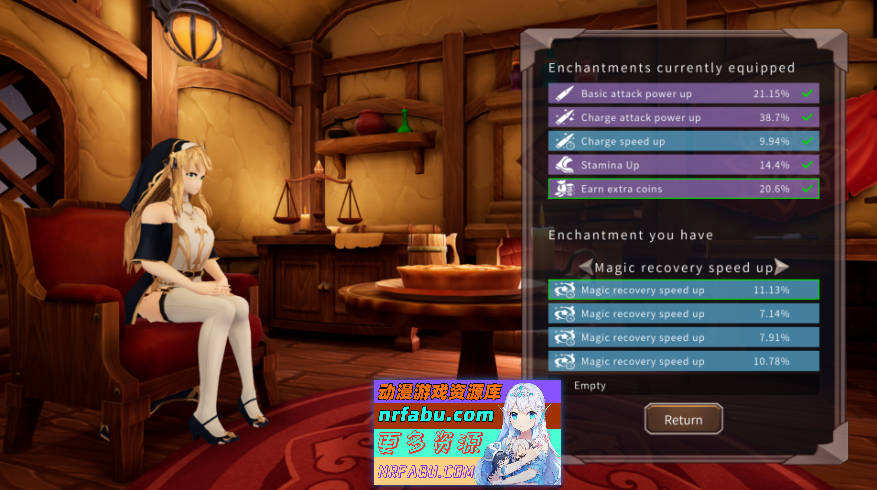Select the Charge attack power up enchantment
This screenshot has width=877, height=490.
coord(683,117)
